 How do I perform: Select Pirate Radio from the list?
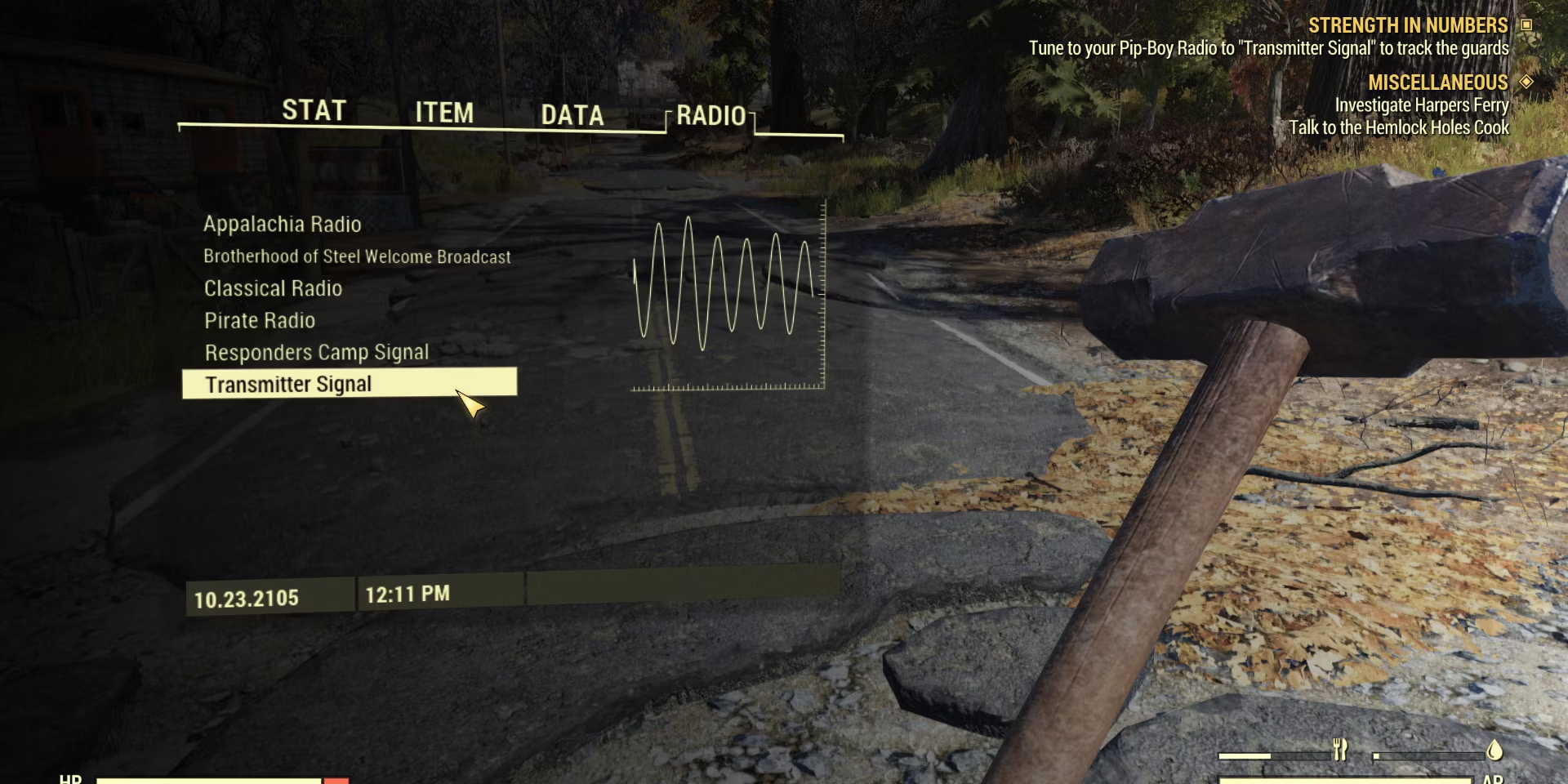point(260,320)
